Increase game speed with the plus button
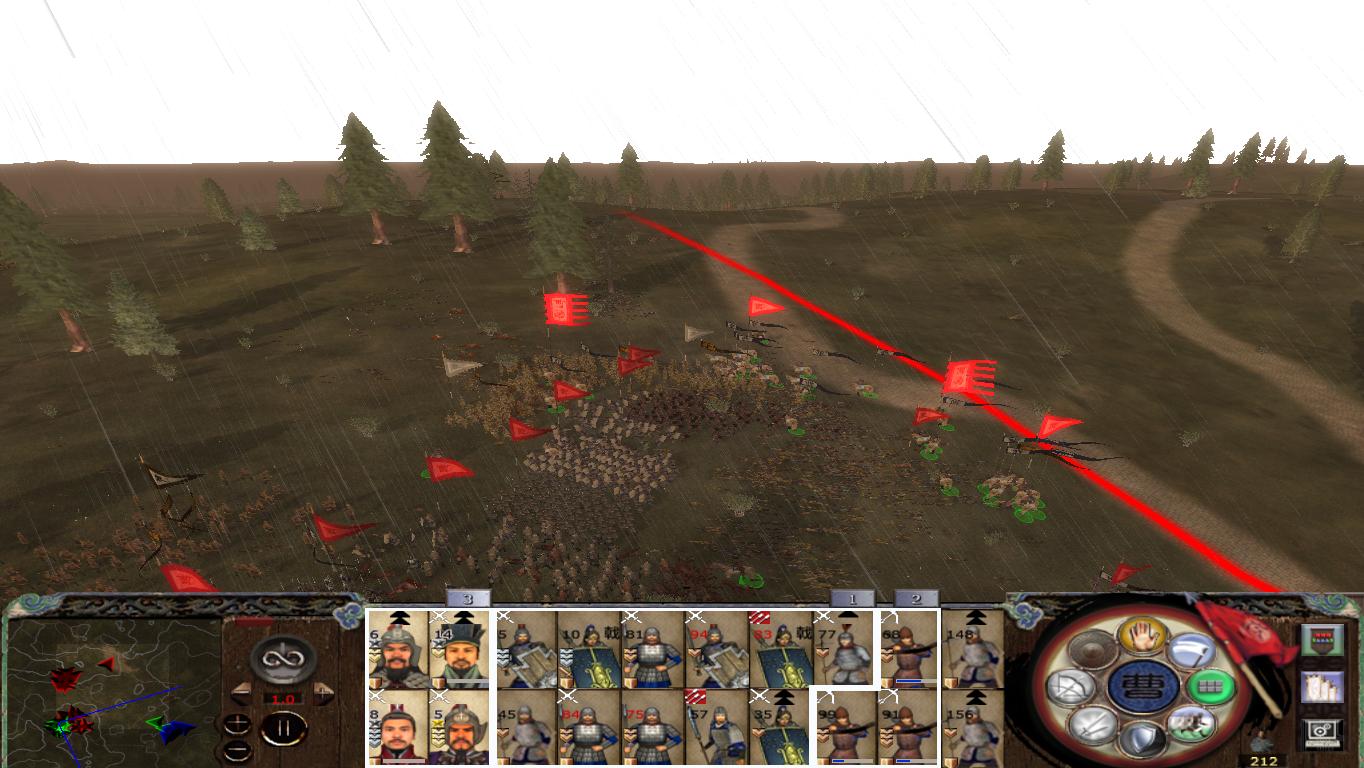Image resolution: width=1364 pixels, height=768 pixels. 236,724
